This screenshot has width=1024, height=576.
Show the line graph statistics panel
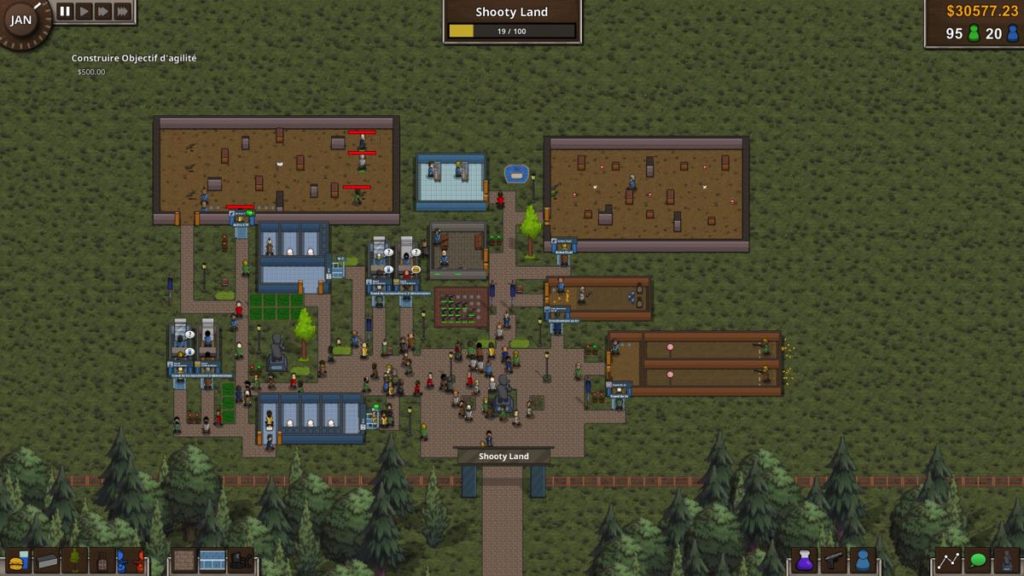[948, 561]
